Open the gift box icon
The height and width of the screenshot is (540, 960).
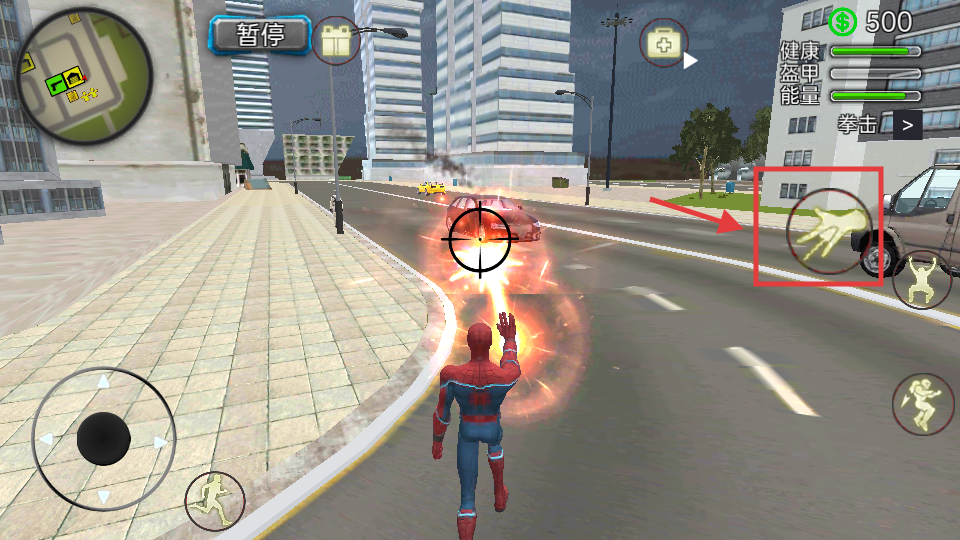click(x=336, y=42)
